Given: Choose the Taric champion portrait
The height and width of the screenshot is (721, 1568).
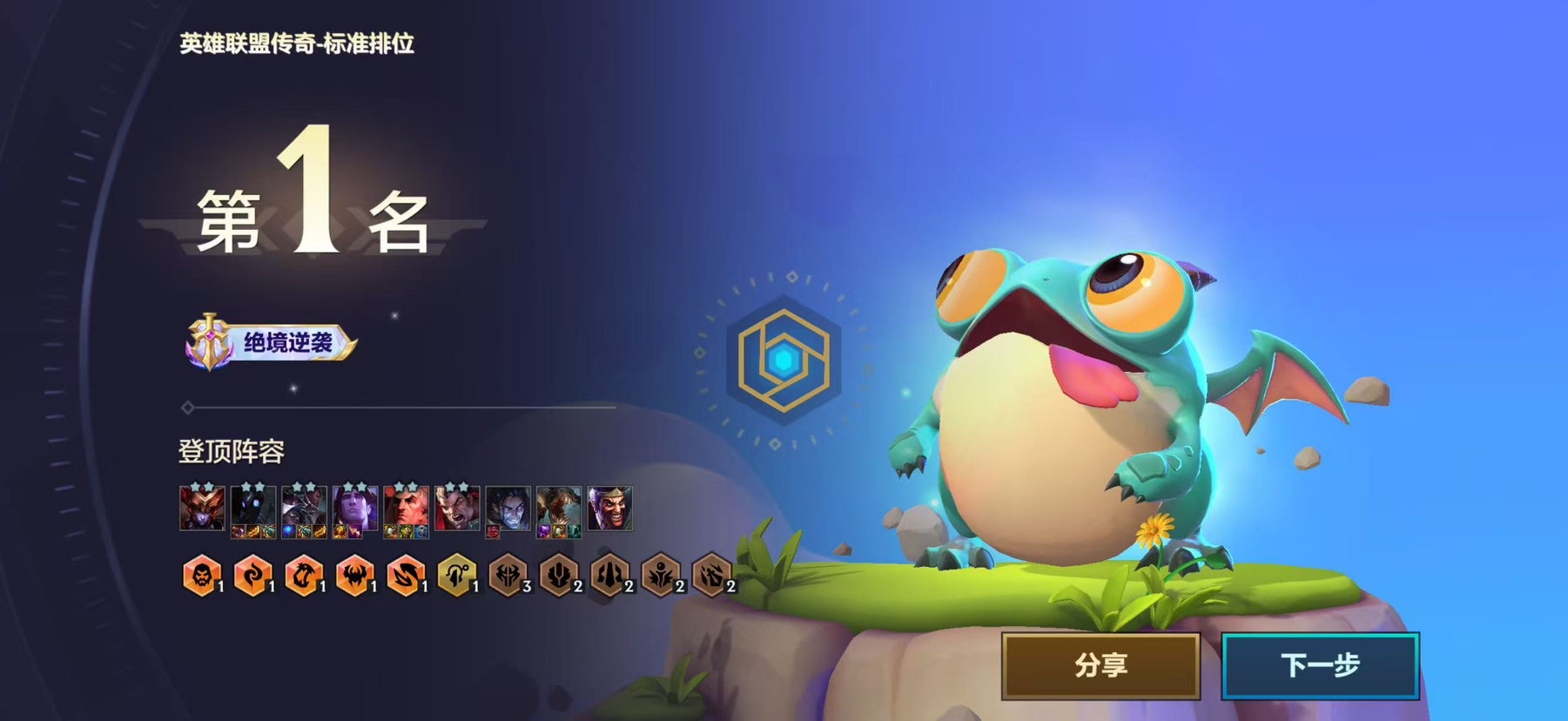Looking at the screenshot, I should click(355, 509).
